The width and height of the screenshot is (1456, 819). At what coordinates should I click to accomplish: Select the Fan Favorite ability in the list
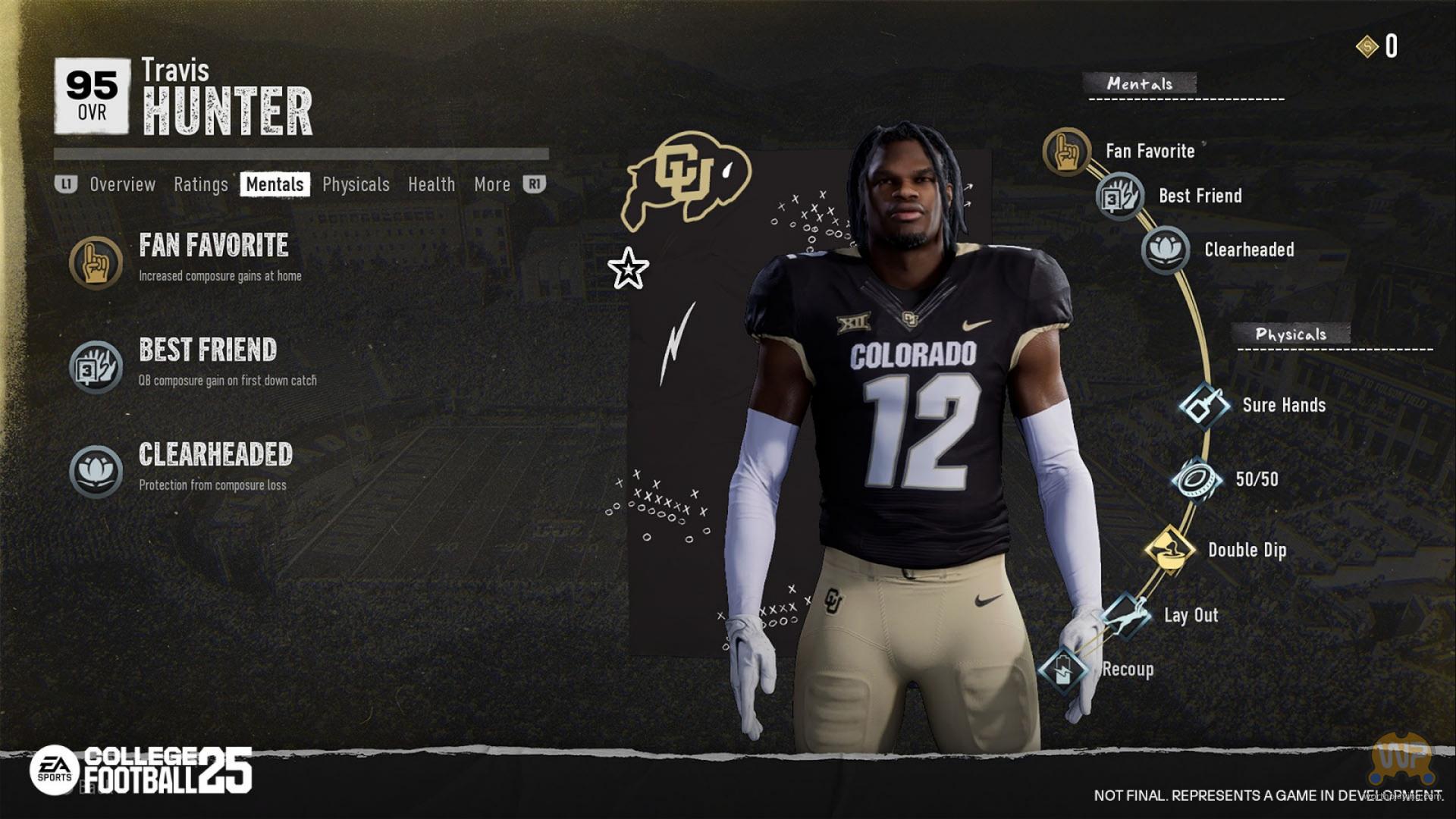[x=213, y=246]
